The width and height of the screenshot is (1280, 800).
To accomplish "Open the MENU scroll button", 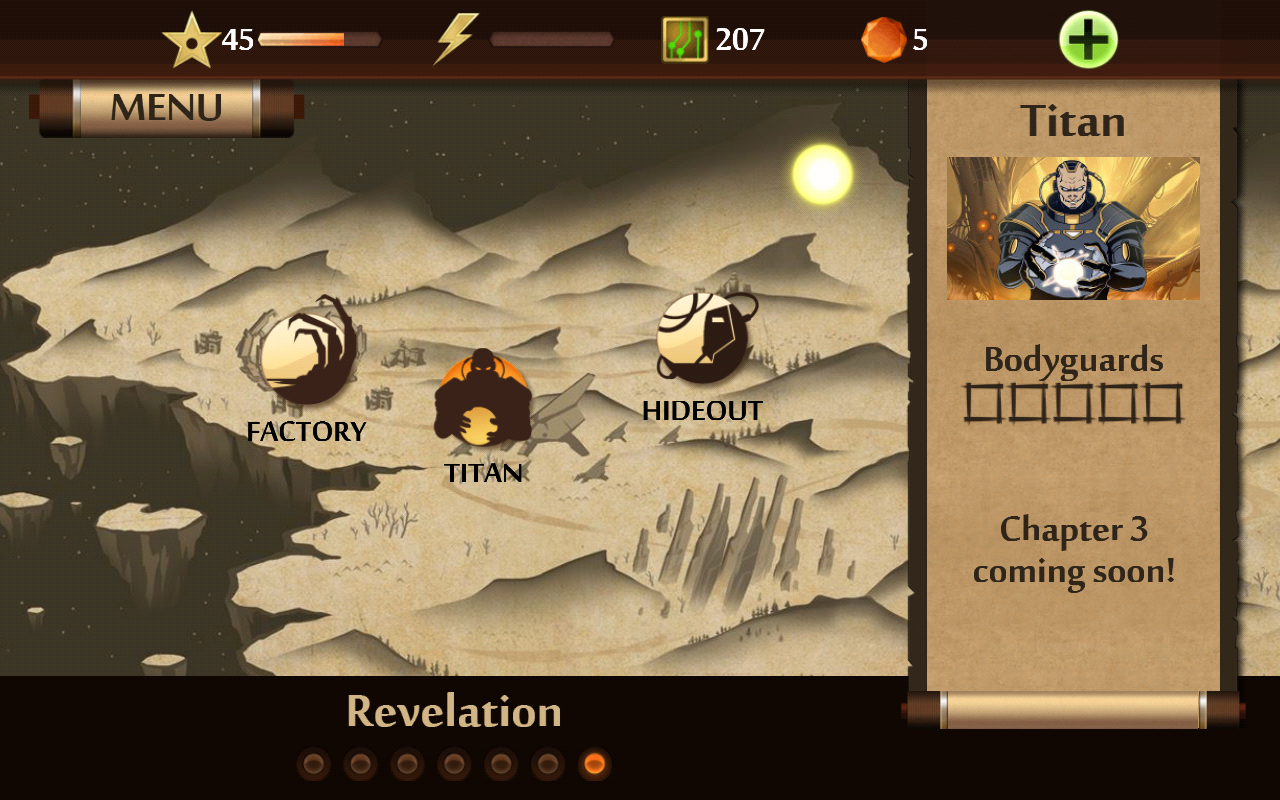I will [166, 108].
